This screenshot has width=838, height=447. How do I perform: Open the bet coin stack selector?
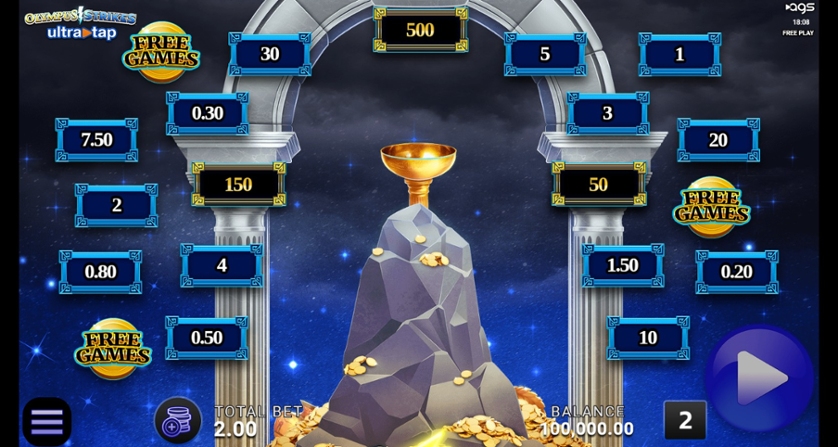178,420
